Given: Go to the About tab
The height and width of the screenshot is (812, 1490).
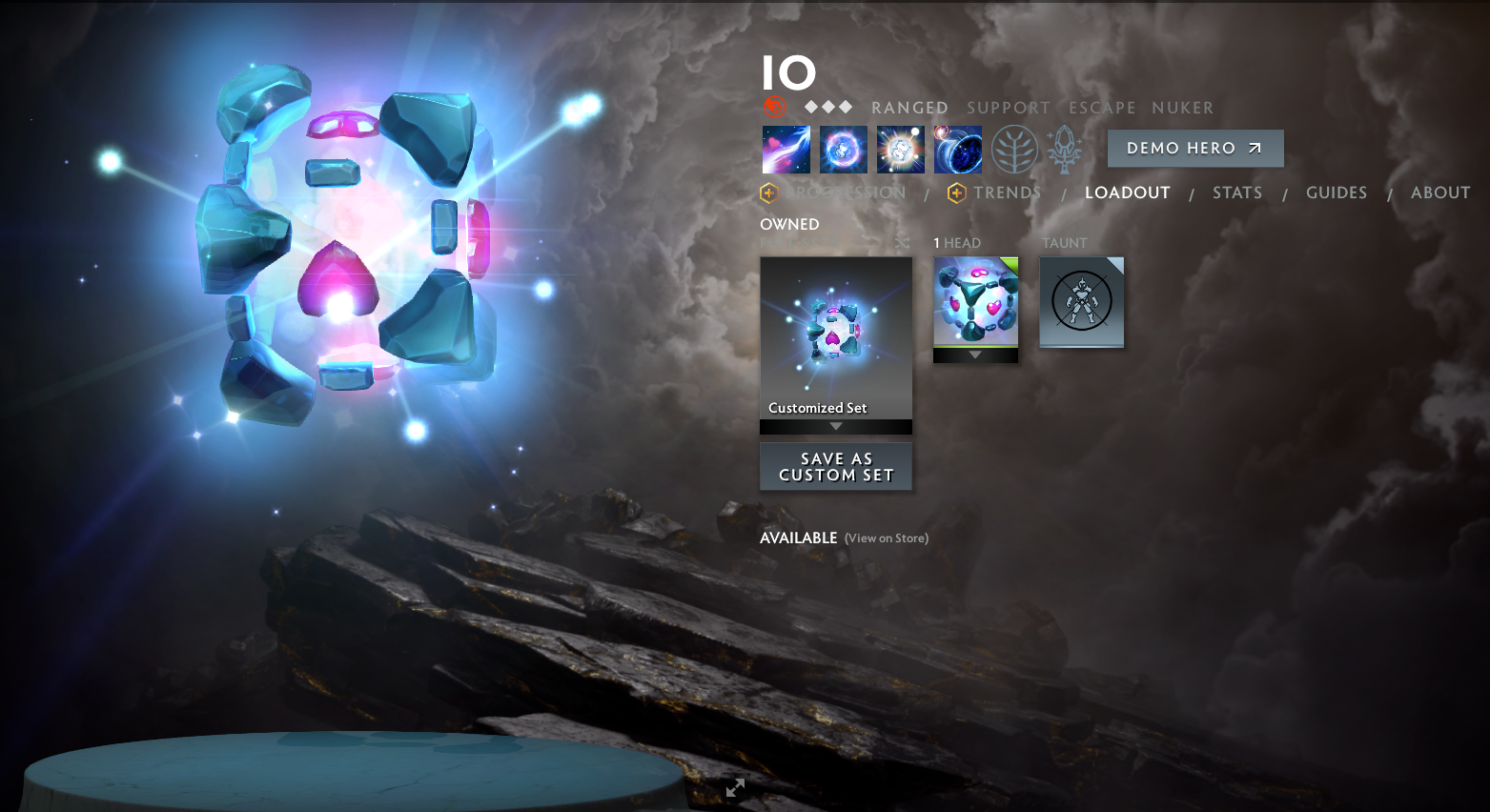Looking at the screenshot, I should click(1439, 193).
